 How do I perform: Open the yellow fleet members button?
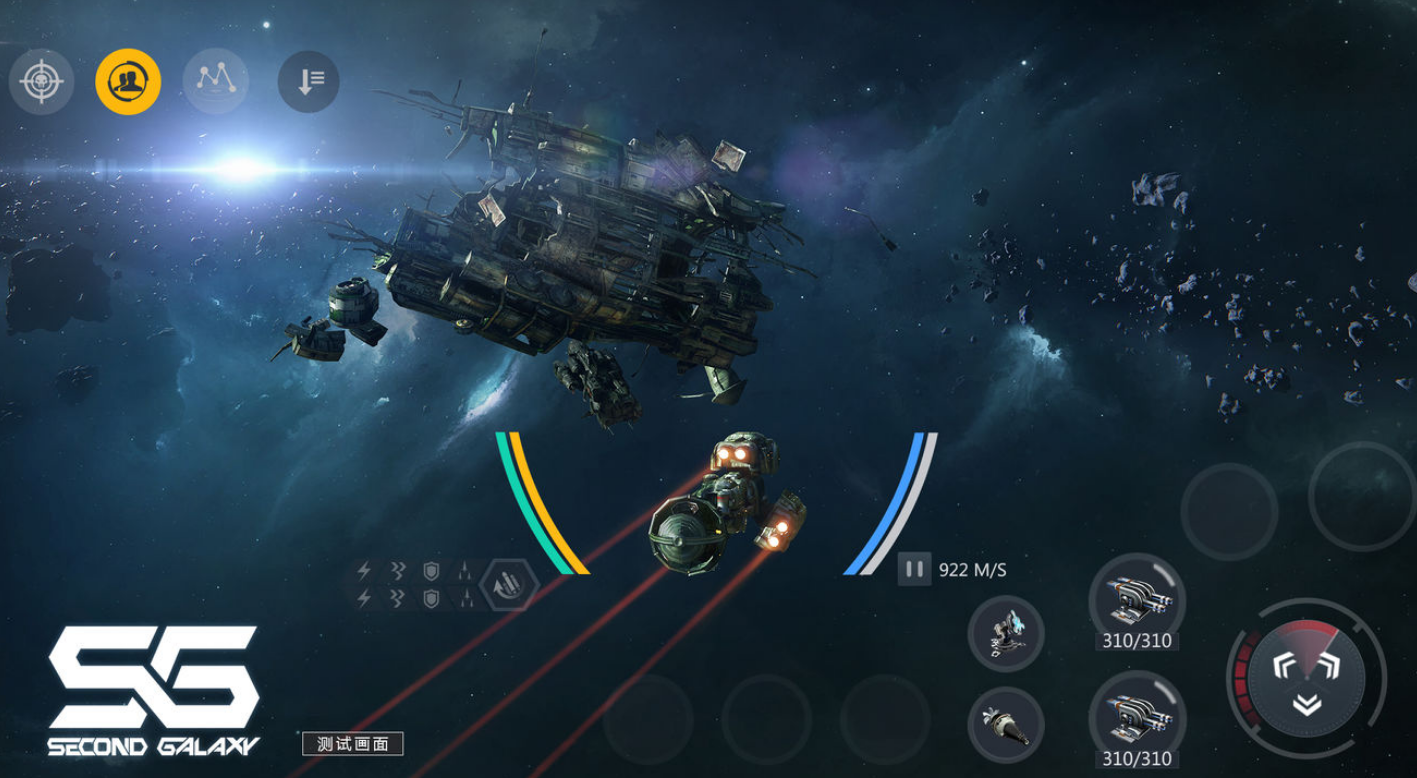[x=128, y=82]
